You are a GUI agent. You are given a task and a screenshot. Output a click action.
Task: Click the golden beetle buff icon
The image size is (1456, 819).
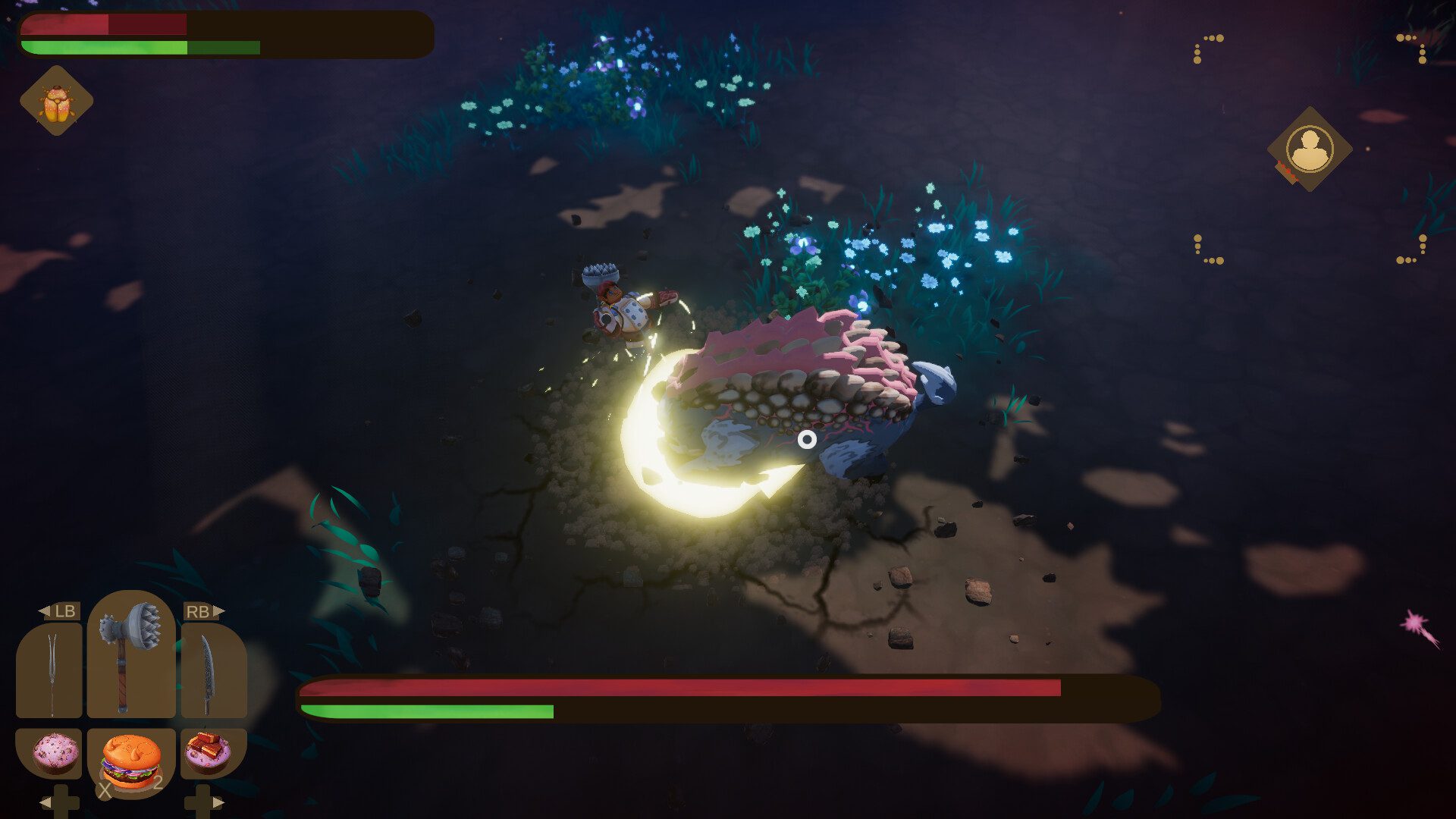56,101
